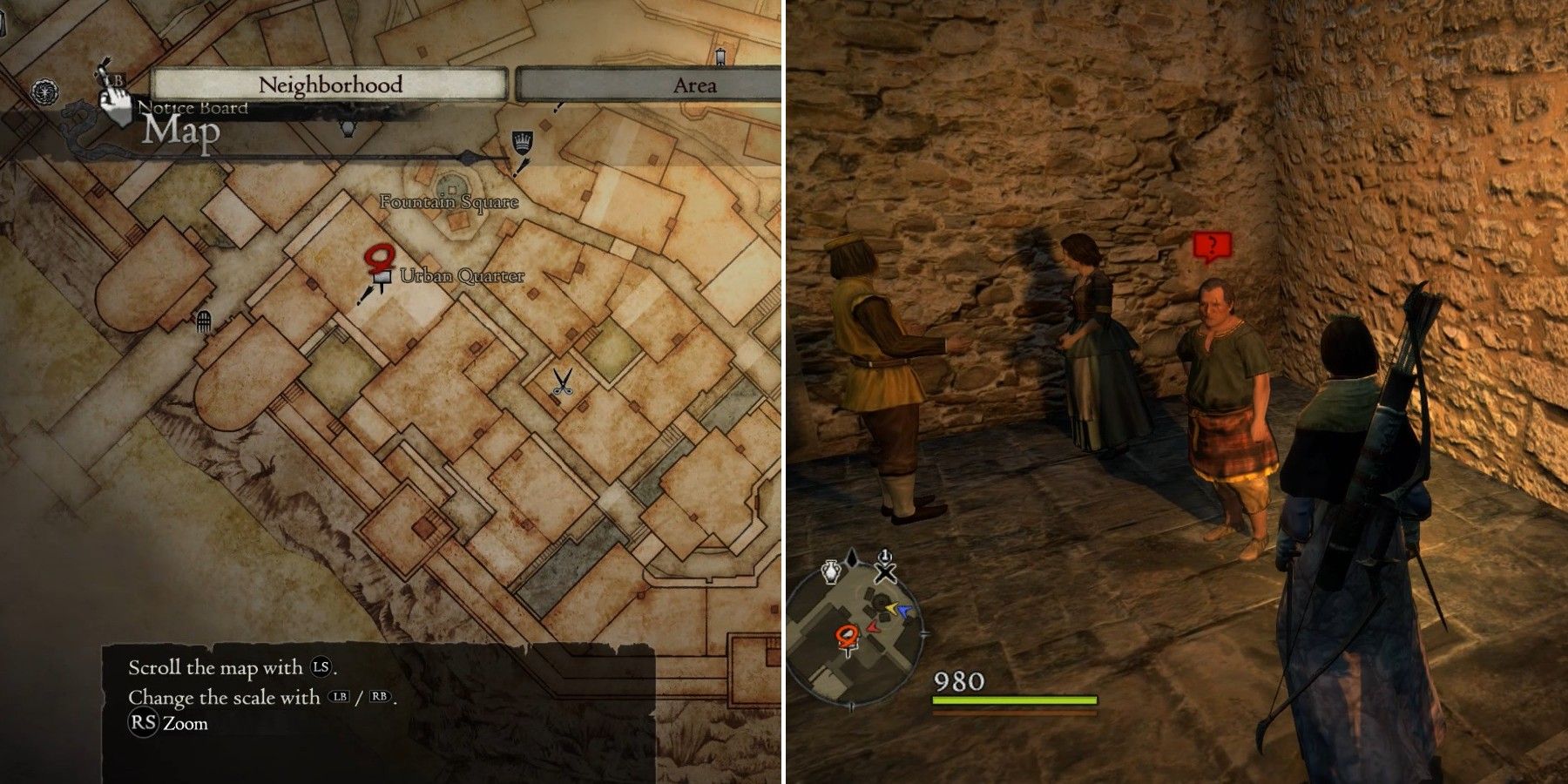1568x784 pixels.
Task: Click the black X marker on the minimap
Action: point(885,572)
